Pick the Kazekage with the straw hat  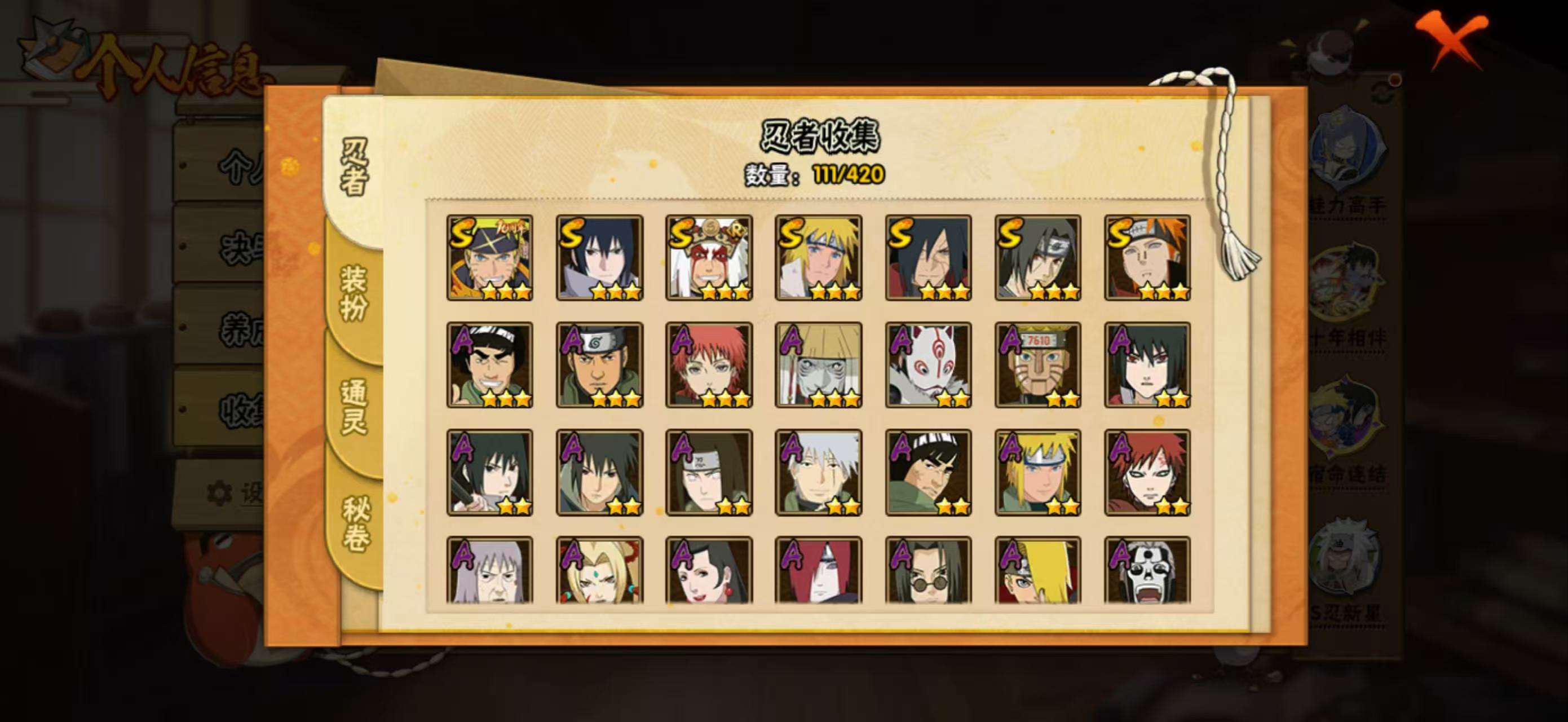(818, 364)
